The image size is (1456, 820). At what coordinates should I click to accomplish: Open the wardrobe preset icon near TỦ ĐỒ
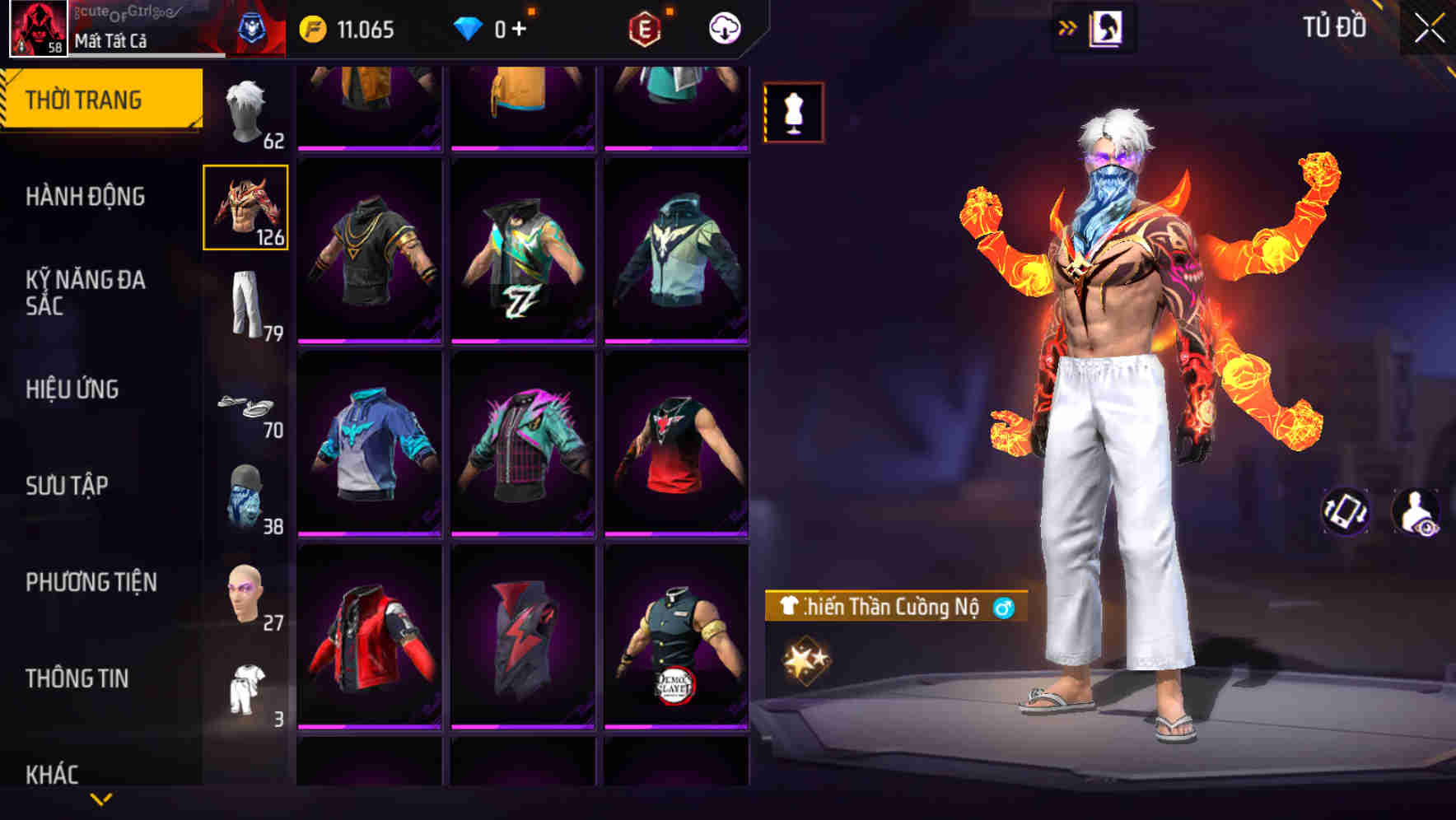[1108, 28]
